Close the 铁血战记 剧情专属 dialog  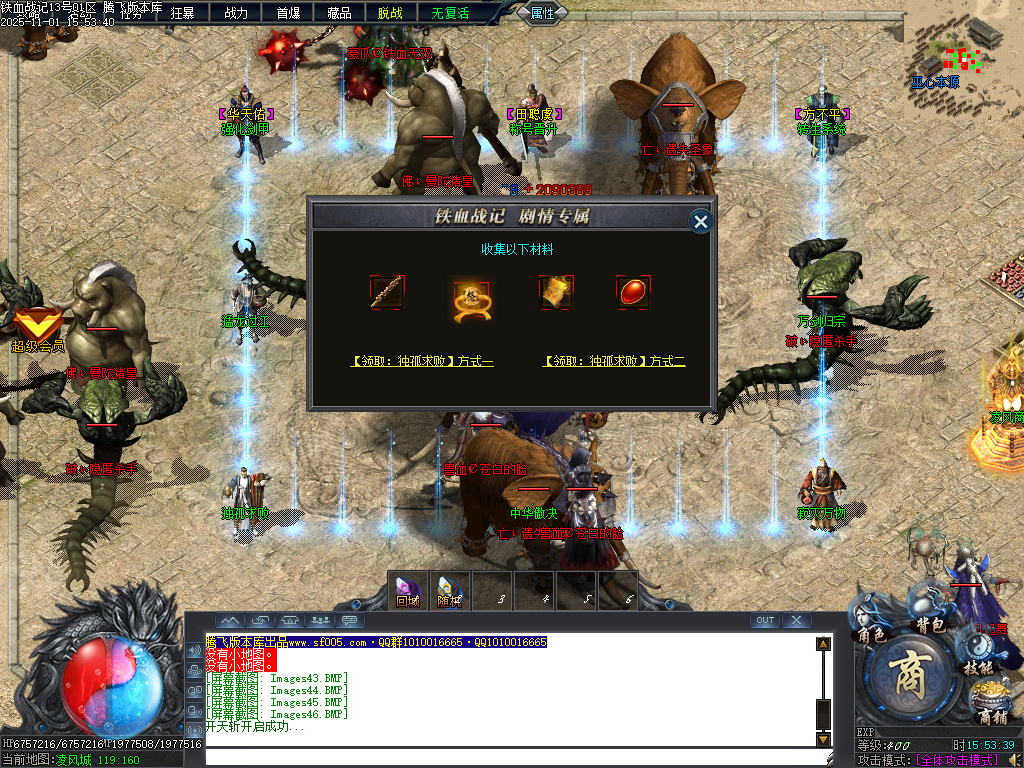click(701, 221)
